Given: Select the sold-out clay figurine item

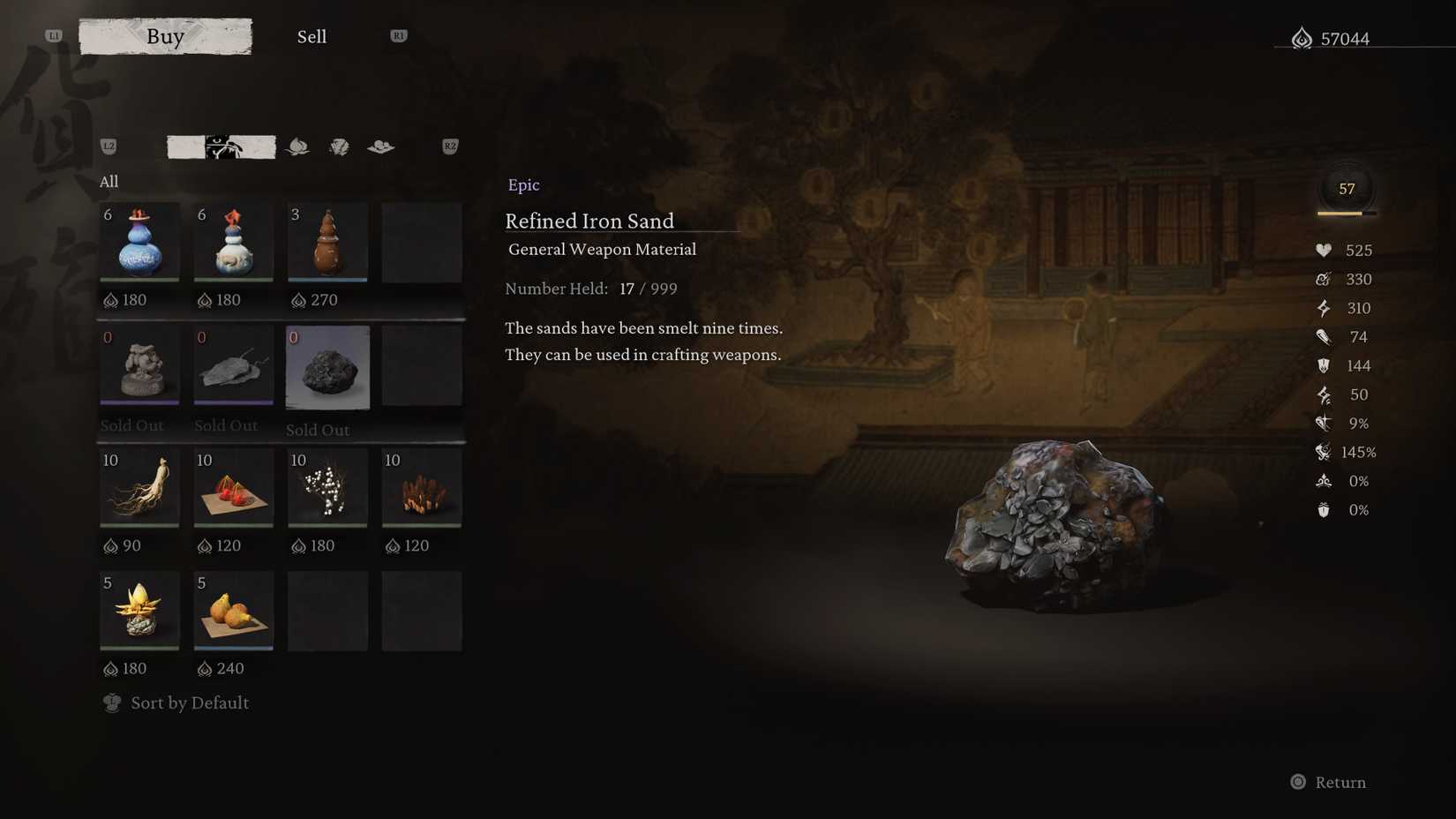Looking at the screenshot, I should (139, 367).
